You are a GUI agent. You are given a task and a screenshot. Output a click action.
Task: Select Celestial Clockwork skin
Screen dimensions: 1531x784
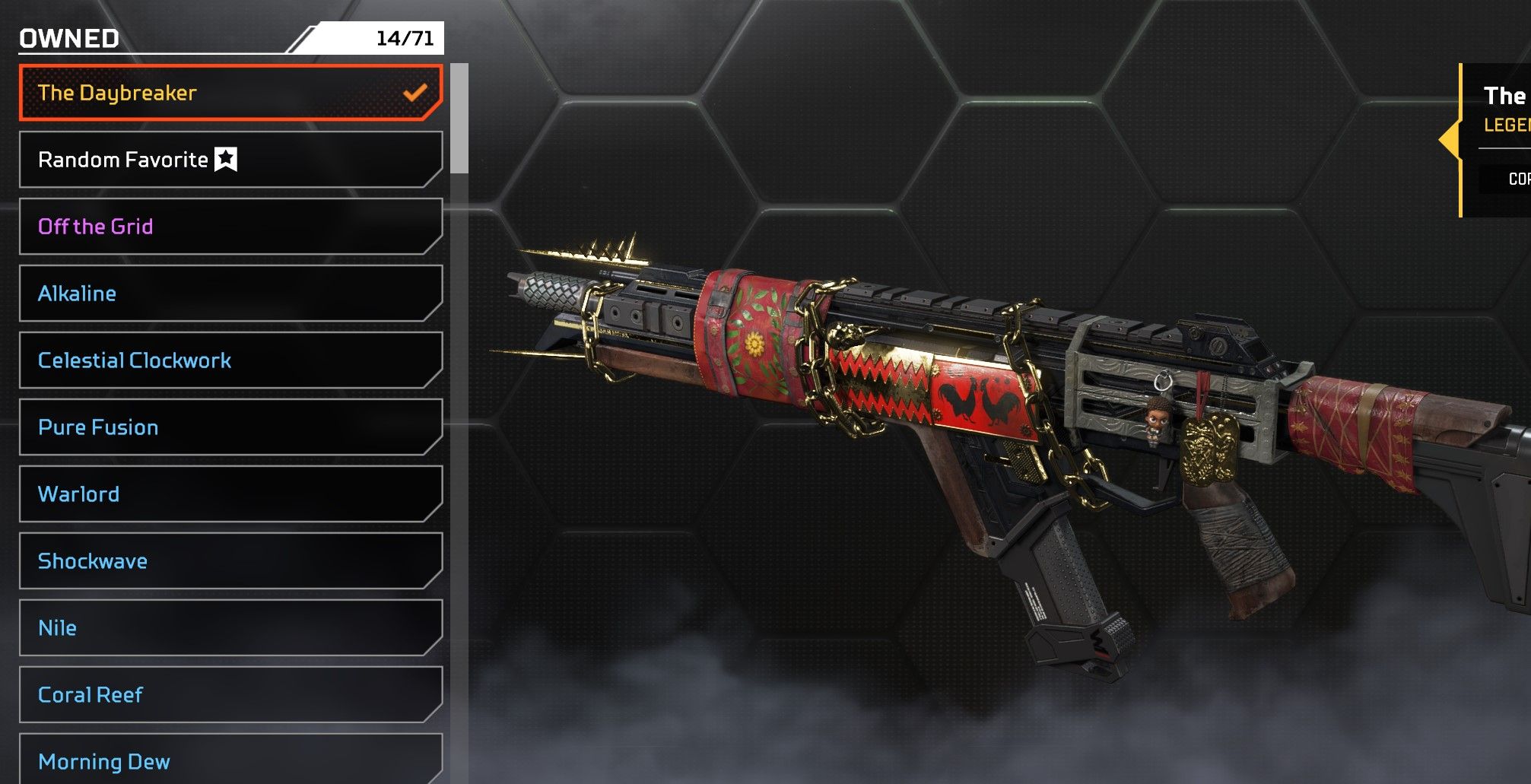coord(230,360)
